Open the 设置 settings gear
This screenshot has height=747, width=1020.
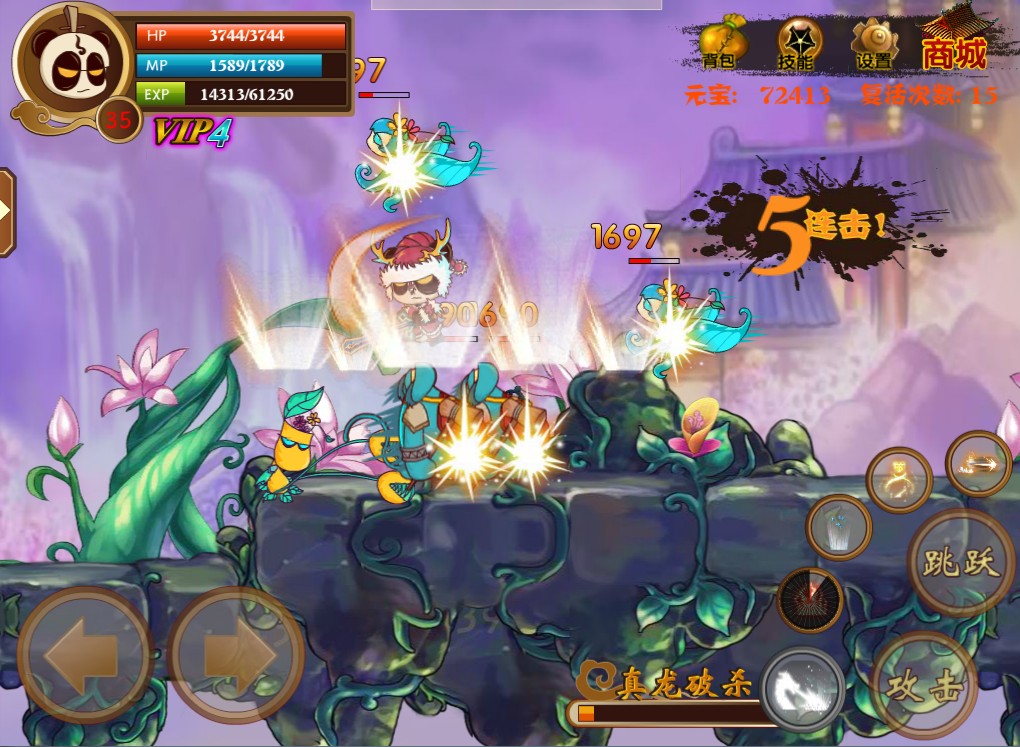[874, 44]
